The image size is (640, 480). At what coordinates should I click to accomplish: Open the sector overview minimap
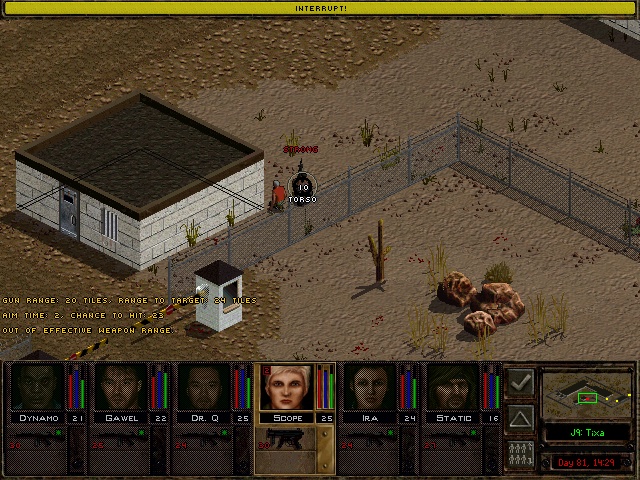pos(587,395)
